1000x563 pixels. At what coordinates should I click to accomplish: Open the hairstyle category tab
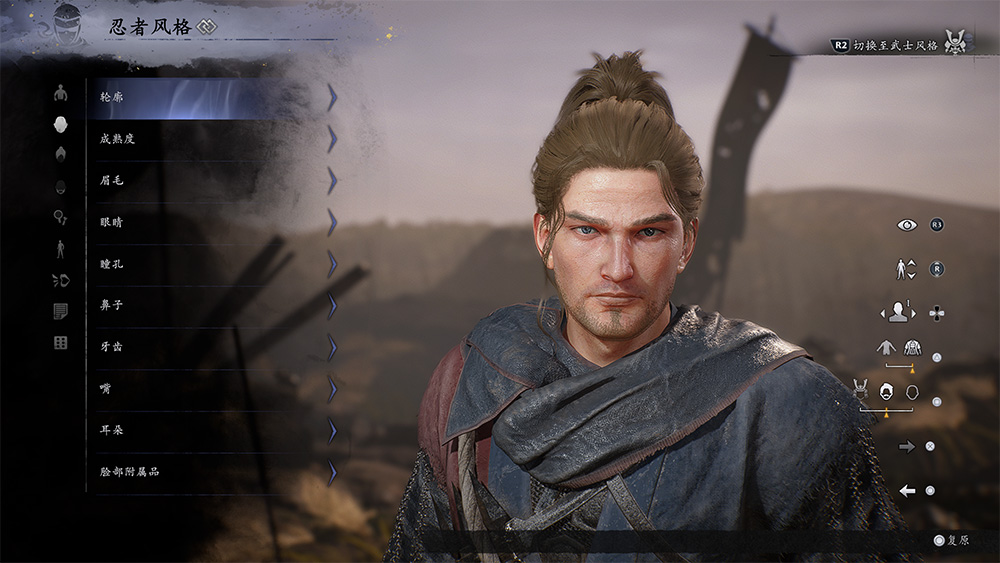tap(61, 154)
